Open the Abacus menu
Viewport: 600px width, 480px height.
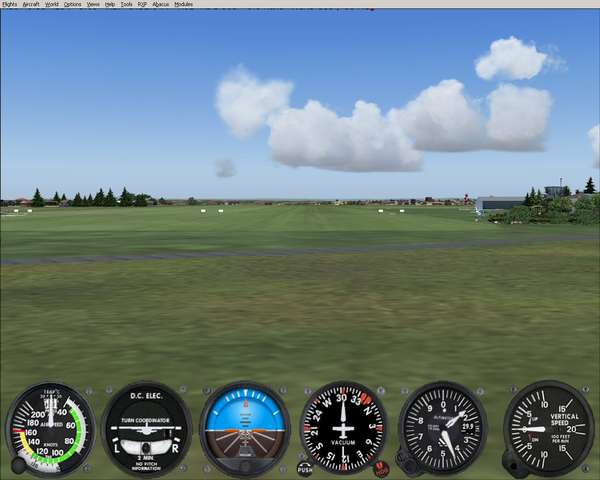click(160, 4)
